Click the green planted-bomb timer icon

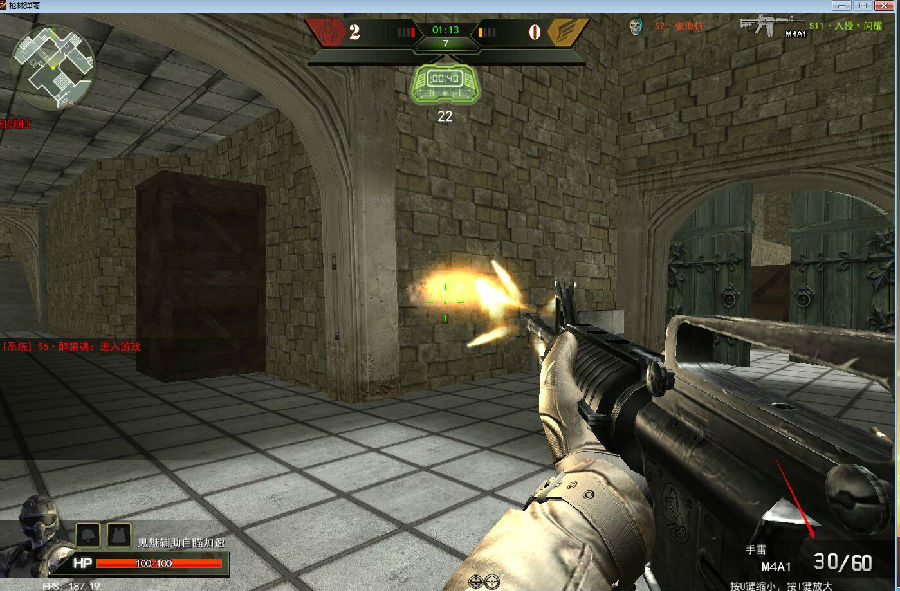coord(445,80)
